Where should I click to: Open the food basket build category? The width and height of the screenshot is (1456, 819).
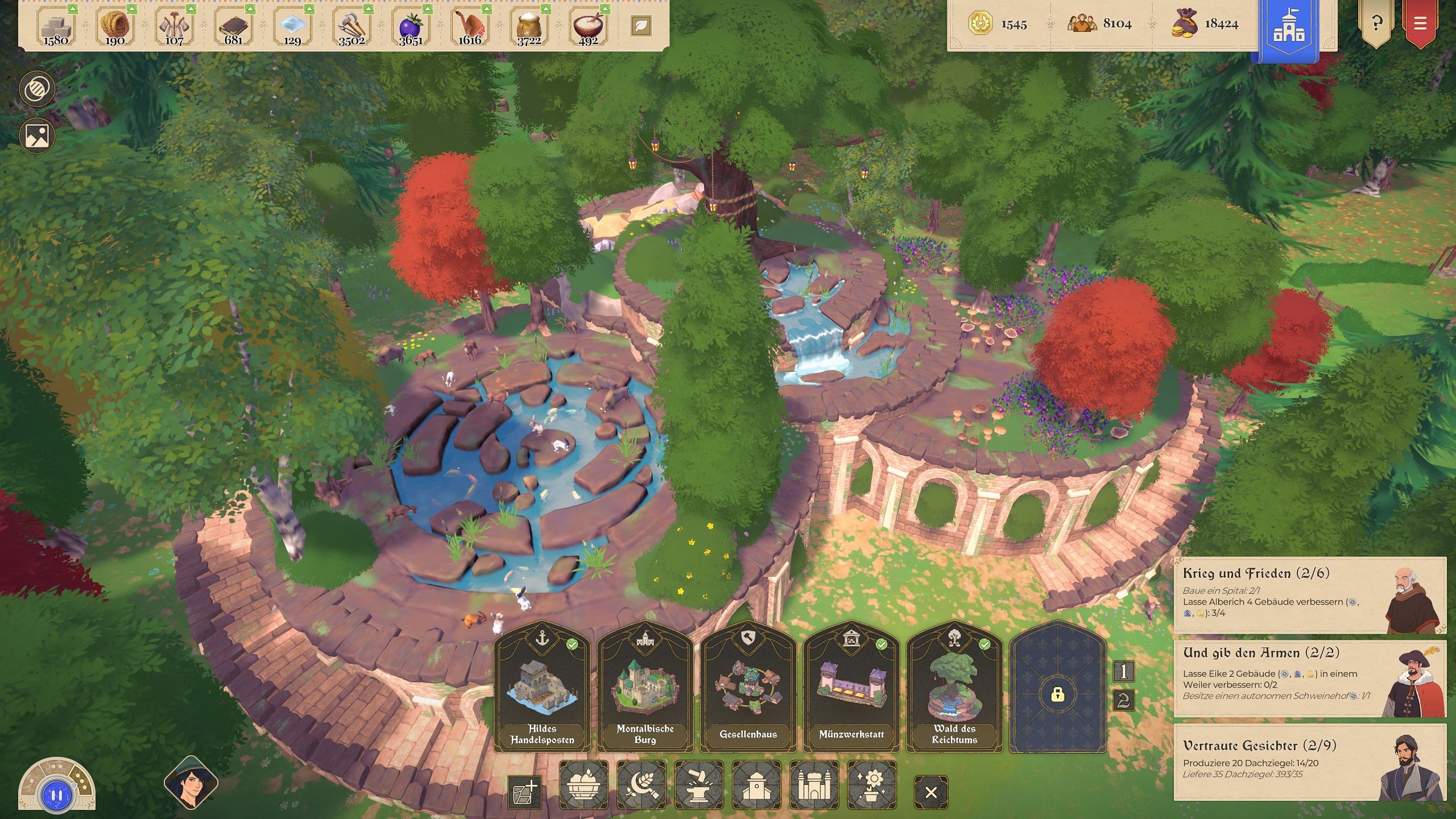point(584,785)
